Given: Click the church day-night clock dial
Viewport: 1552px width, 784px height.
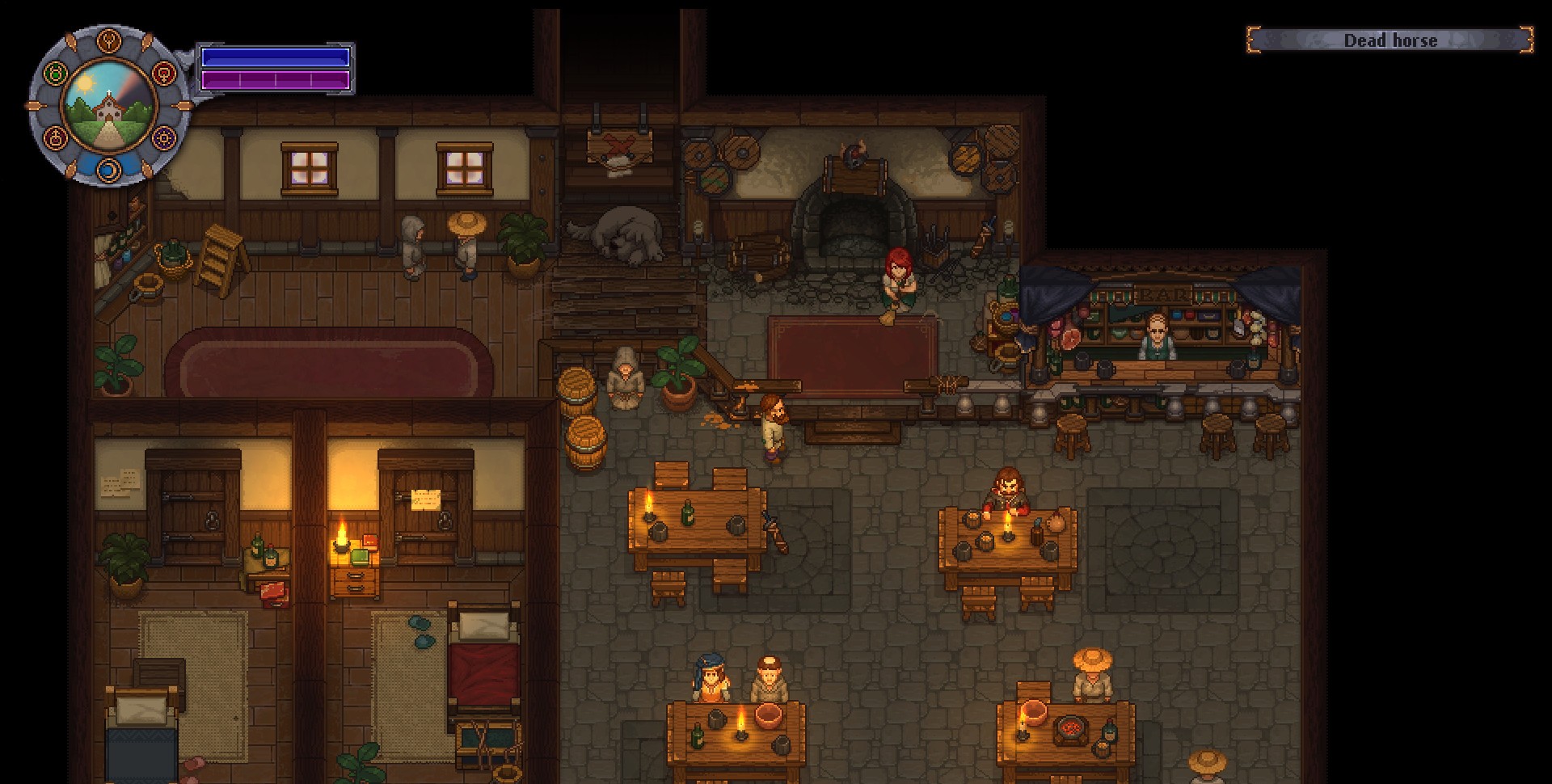Looking at the screenshot, I should [109, 105].
